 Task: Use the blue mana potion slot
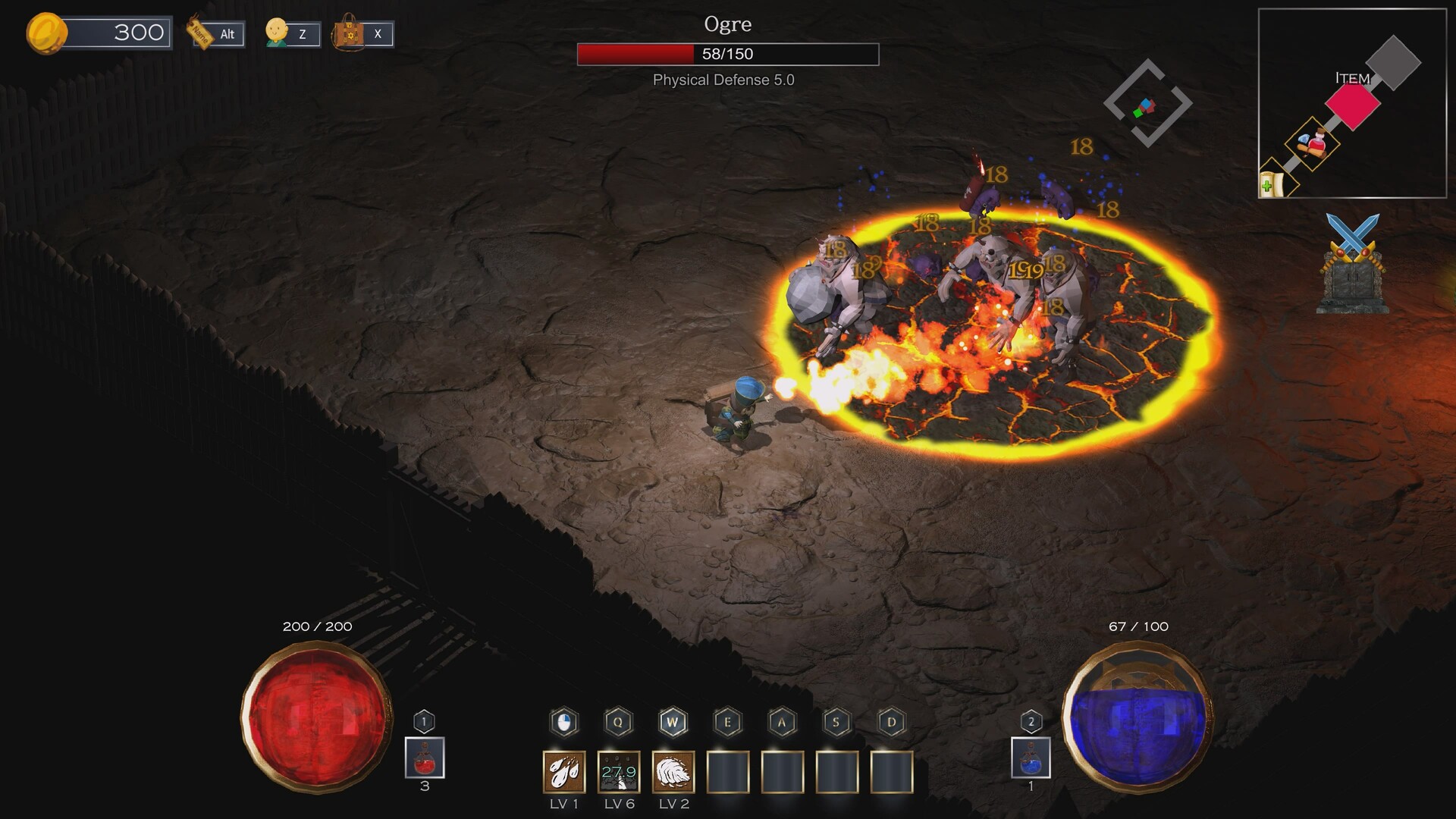(x=1031, y=758)
